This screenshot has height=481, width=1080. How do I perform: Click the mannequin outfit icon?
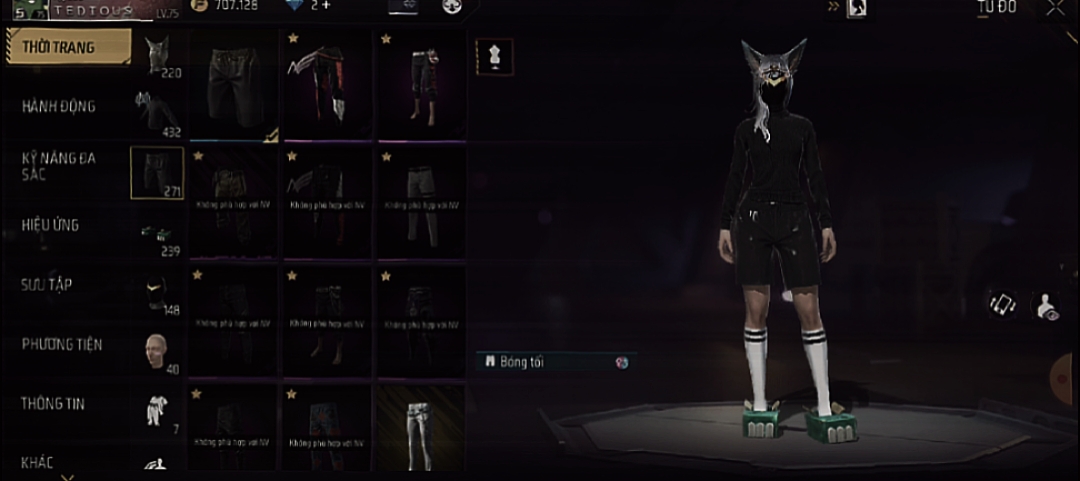click(x=494, y=58)
